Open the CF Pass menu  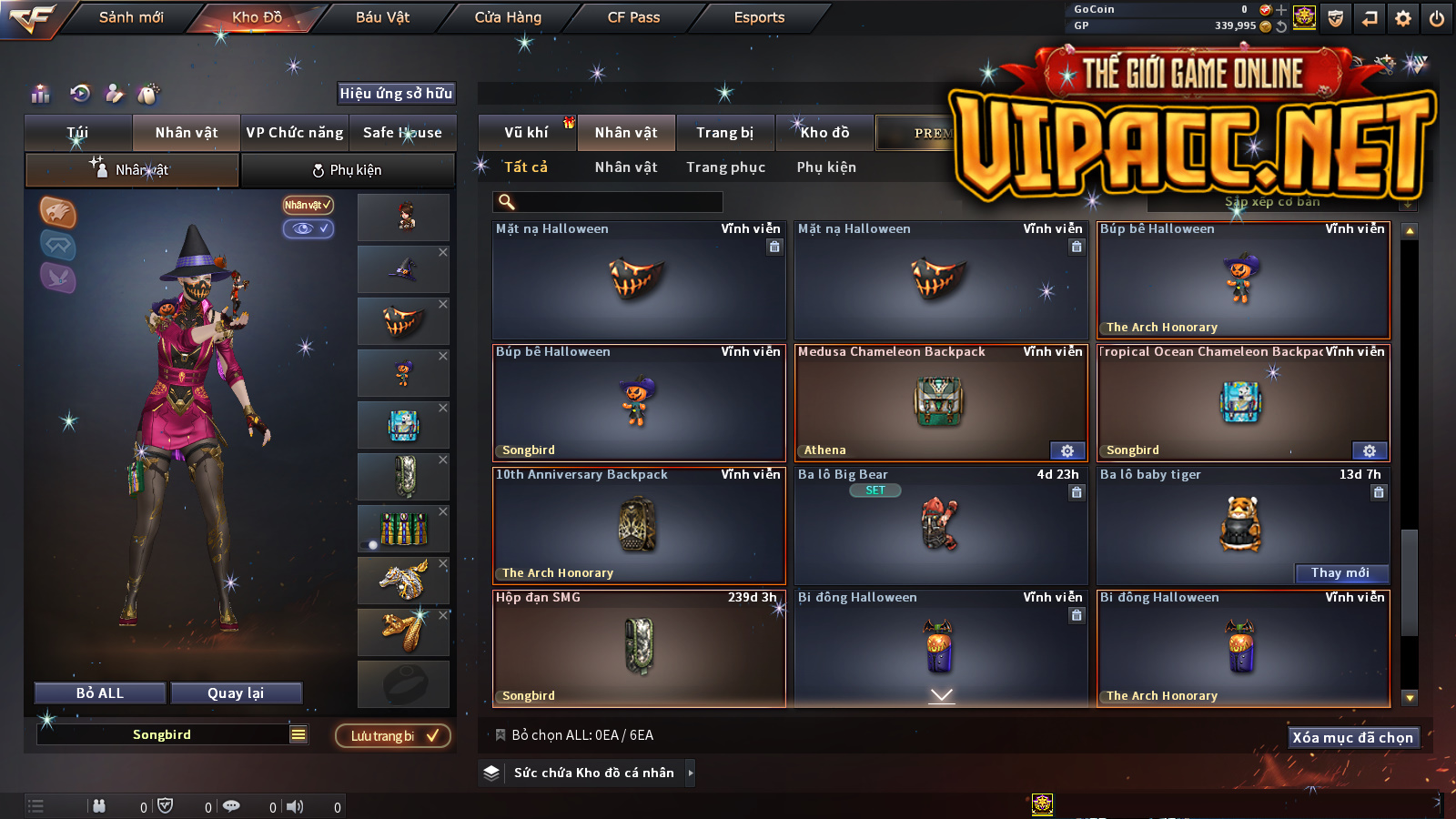pyautogui.click(x=633, y=17)
